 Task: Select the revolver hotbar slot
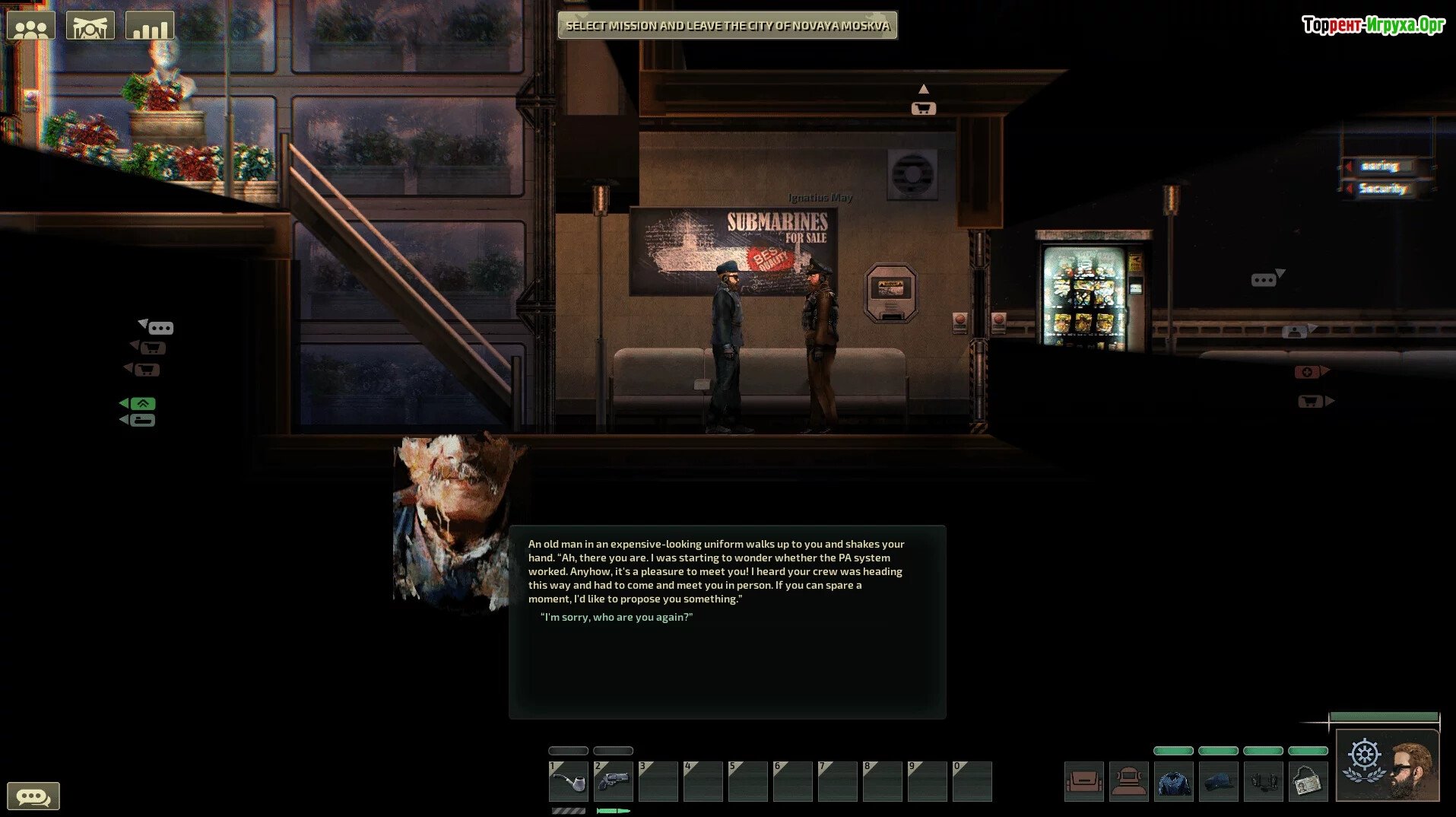614,781
